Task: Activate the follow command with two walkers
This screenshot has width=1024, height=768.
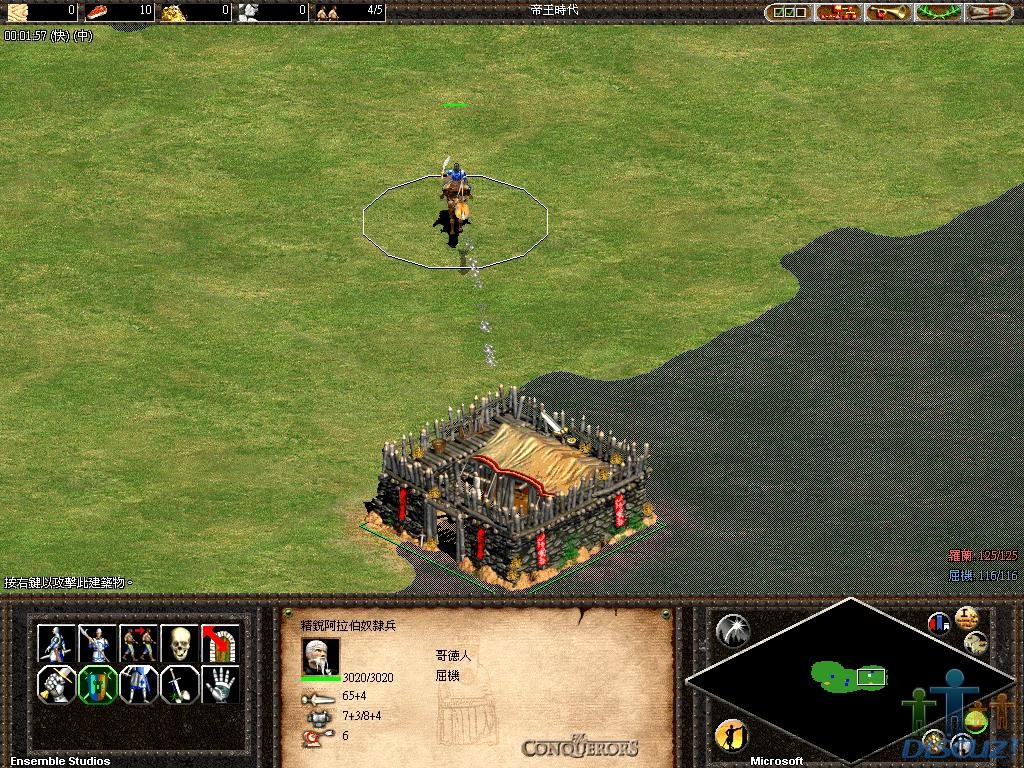Action: [x=139, y=643]
